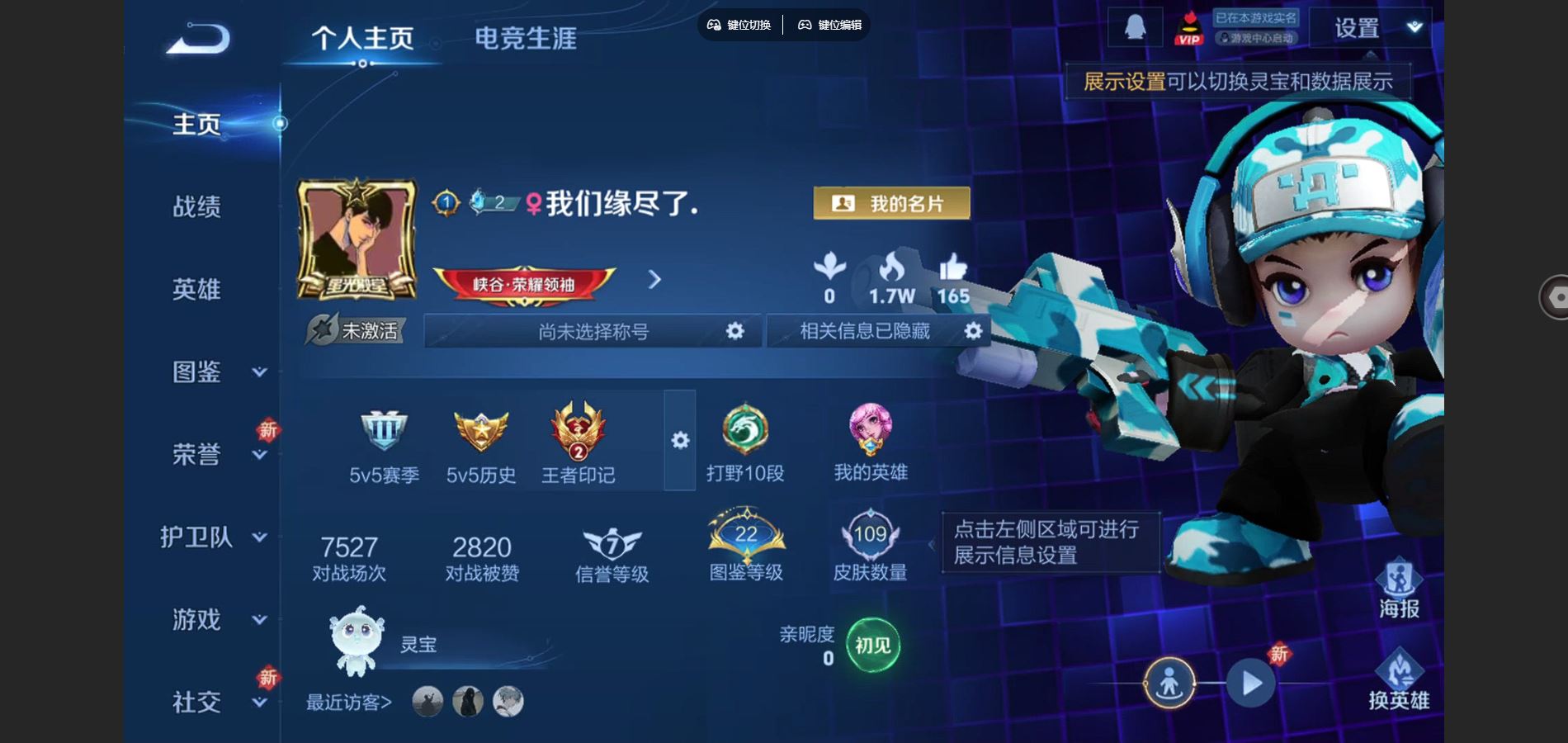Image resolution: width=1568 pixels, height=743 pixels.
Task: Open 键位编辑 at the top
Action: tap(832, 25)
